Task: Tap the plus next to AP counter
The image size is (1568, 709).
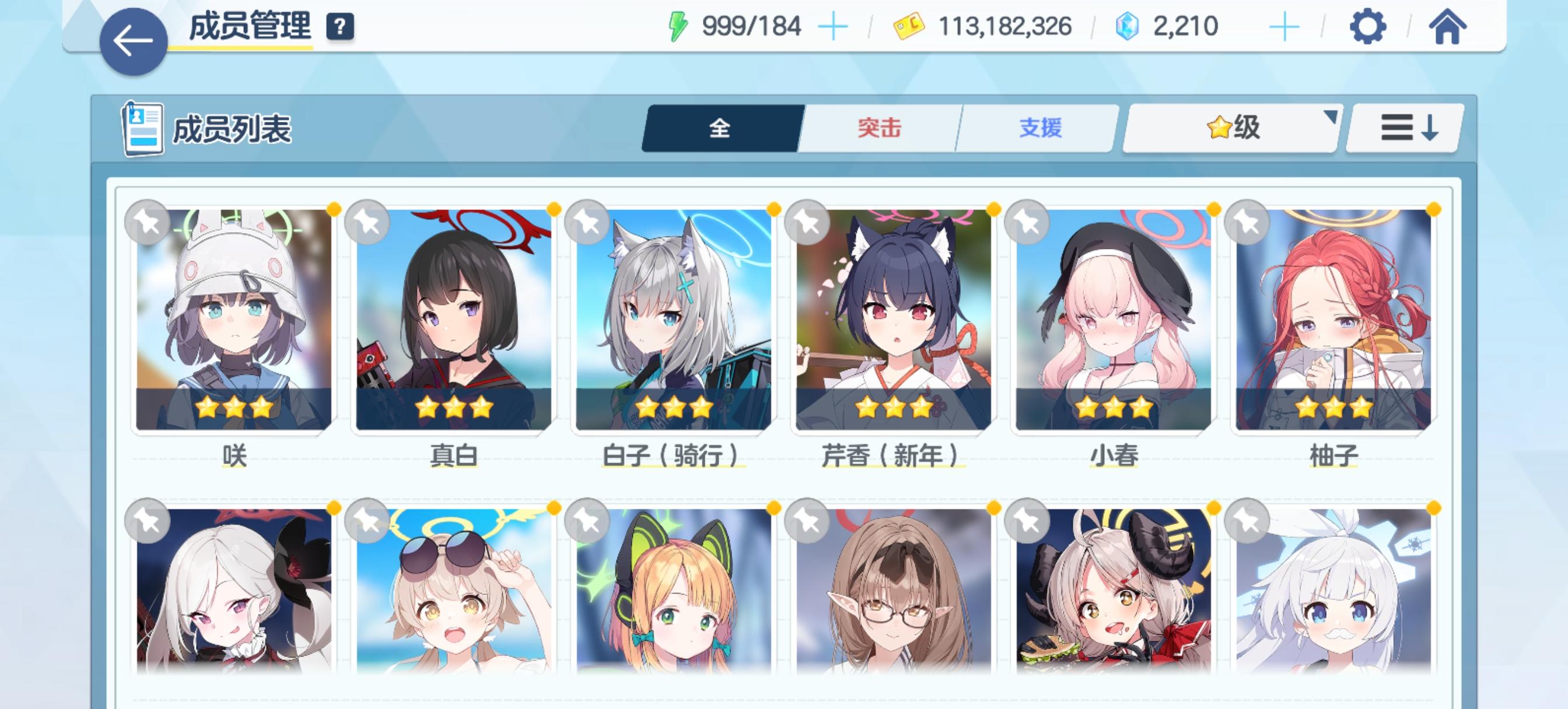Action: (x=834, y=26)
